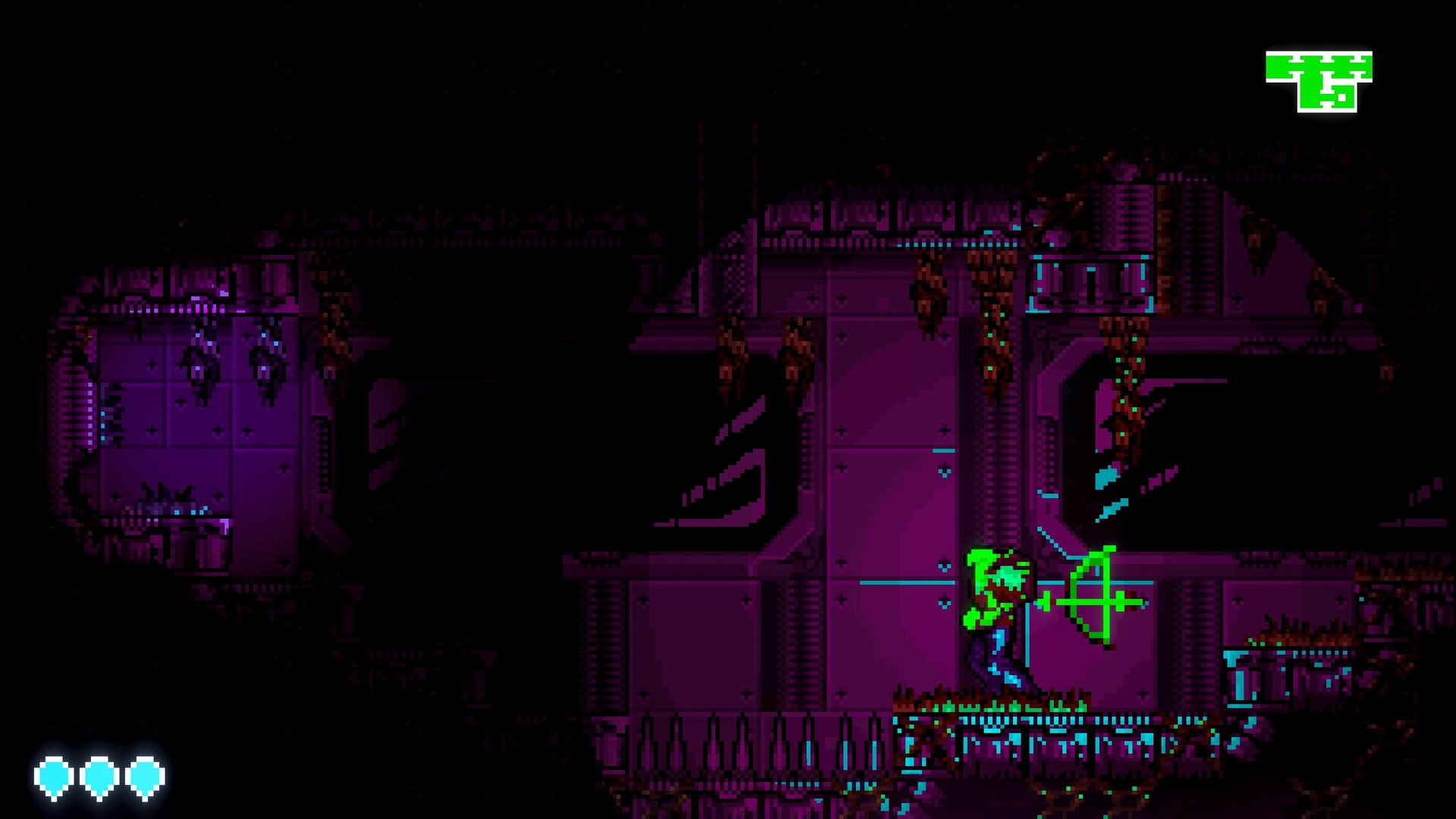Click the current room cell on the minimap

(1344, 99)
